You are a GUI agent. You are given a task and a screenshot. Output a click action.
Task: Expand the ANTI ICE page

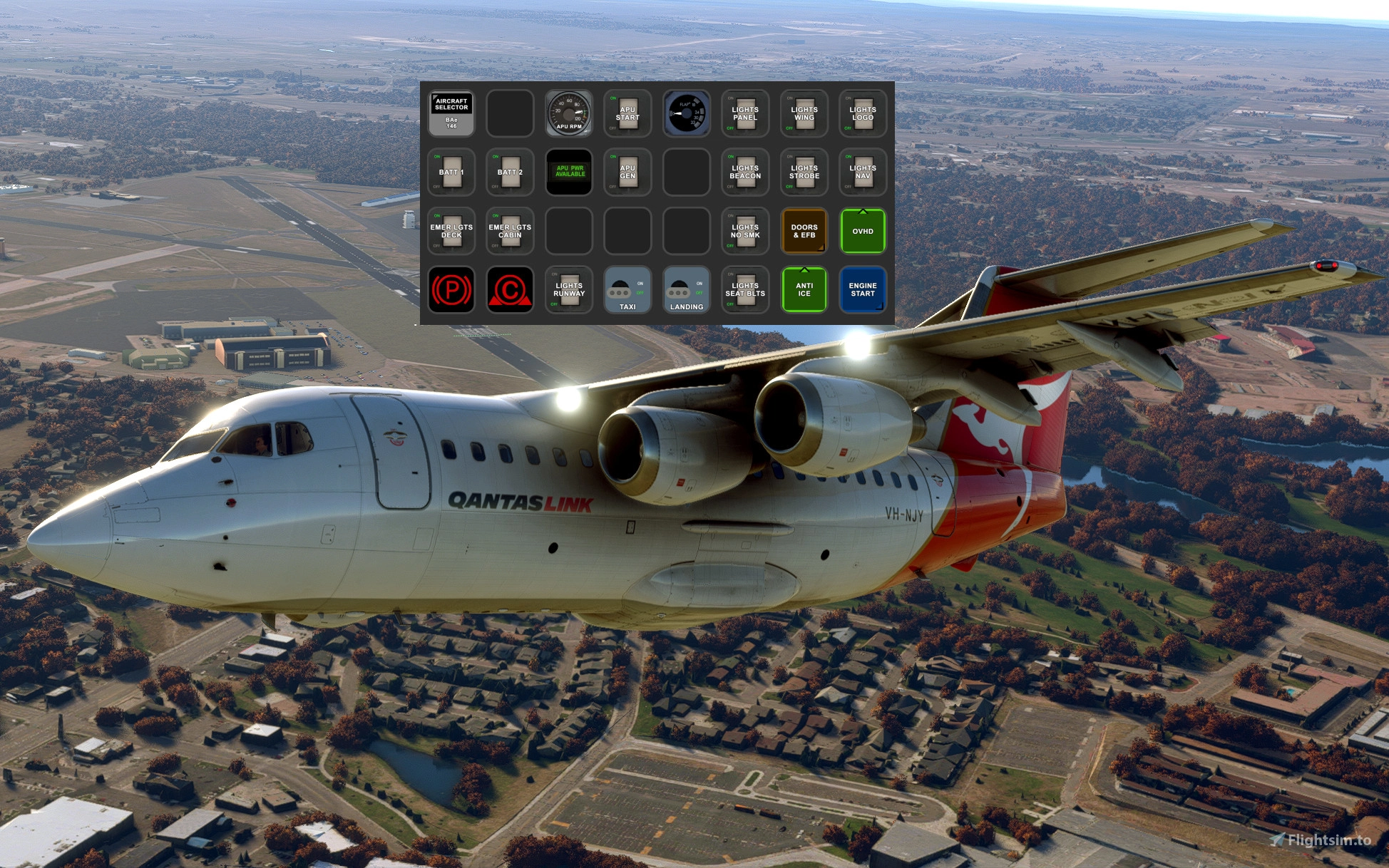click(x=804, y=290)
